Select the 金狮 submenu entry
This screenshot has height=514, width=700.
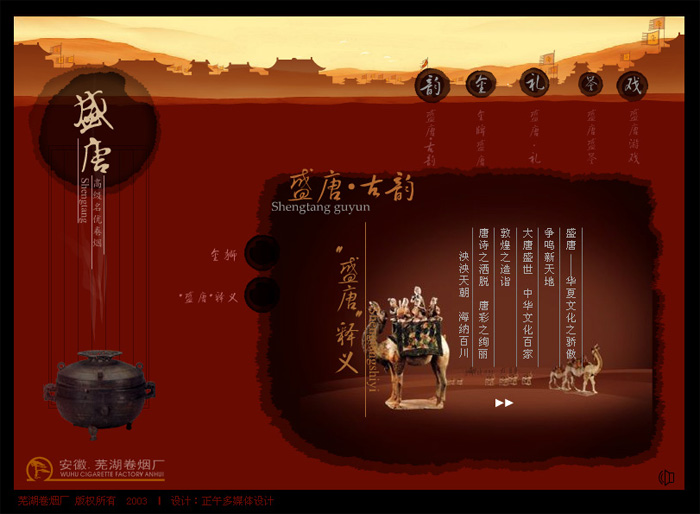pyautogui.click(x=261, y=254)
